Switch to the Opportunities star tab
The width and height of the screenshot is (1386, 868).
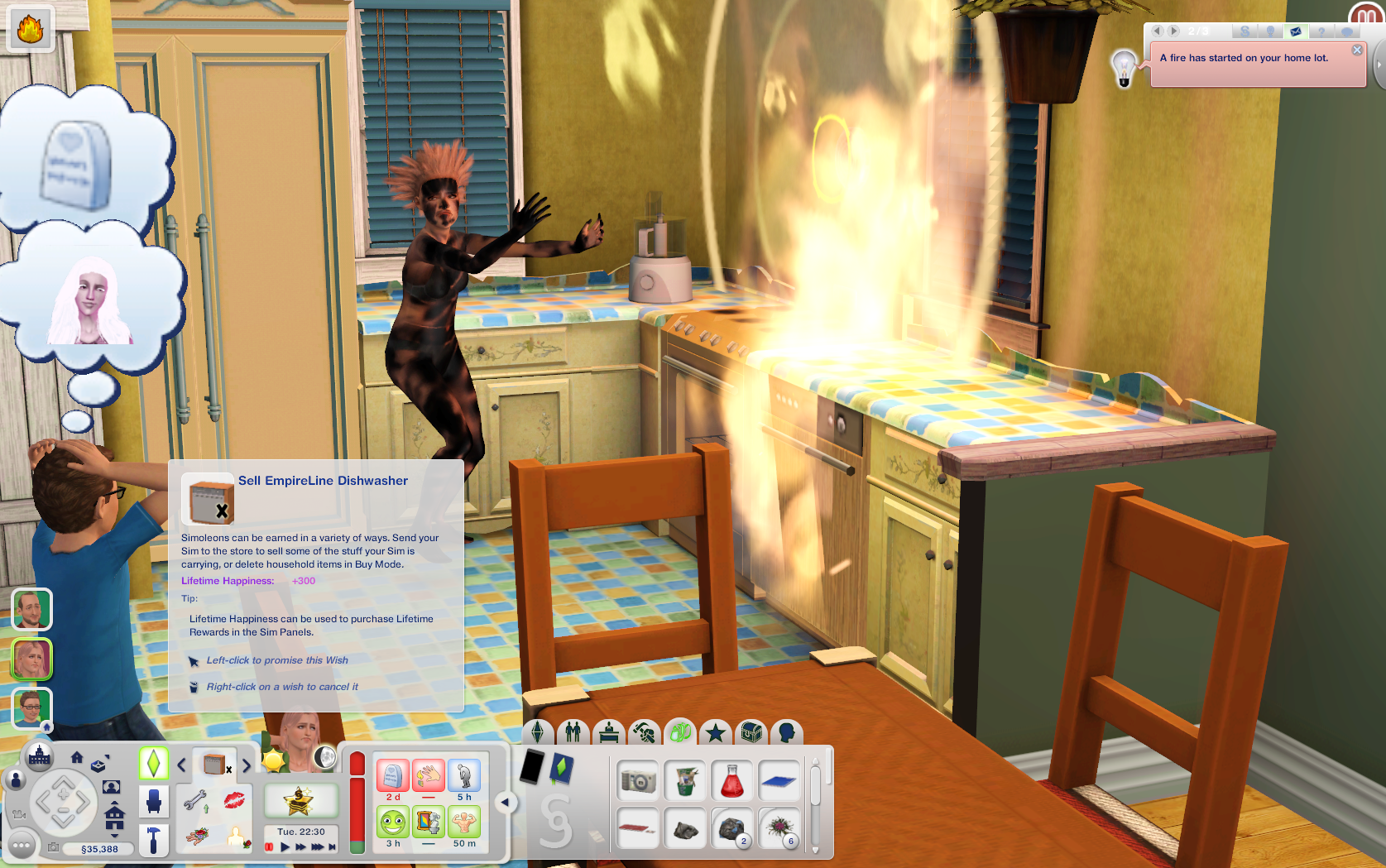(715, 731)
